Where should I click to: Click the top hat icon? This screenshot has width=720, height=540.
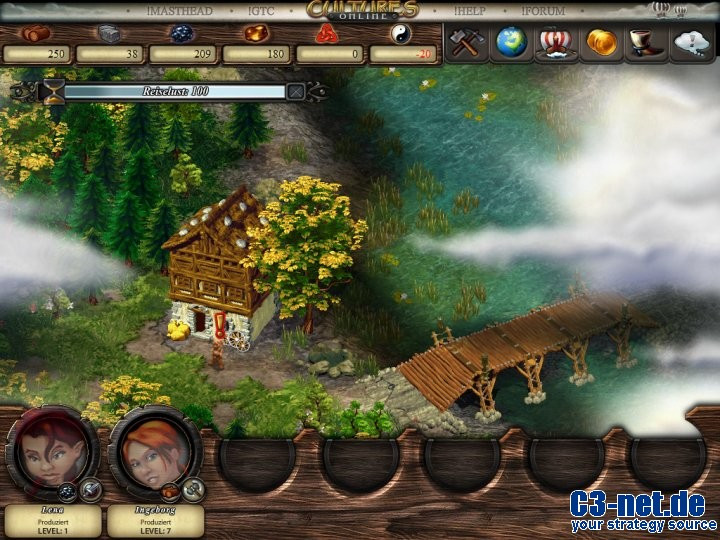[646, 43]
